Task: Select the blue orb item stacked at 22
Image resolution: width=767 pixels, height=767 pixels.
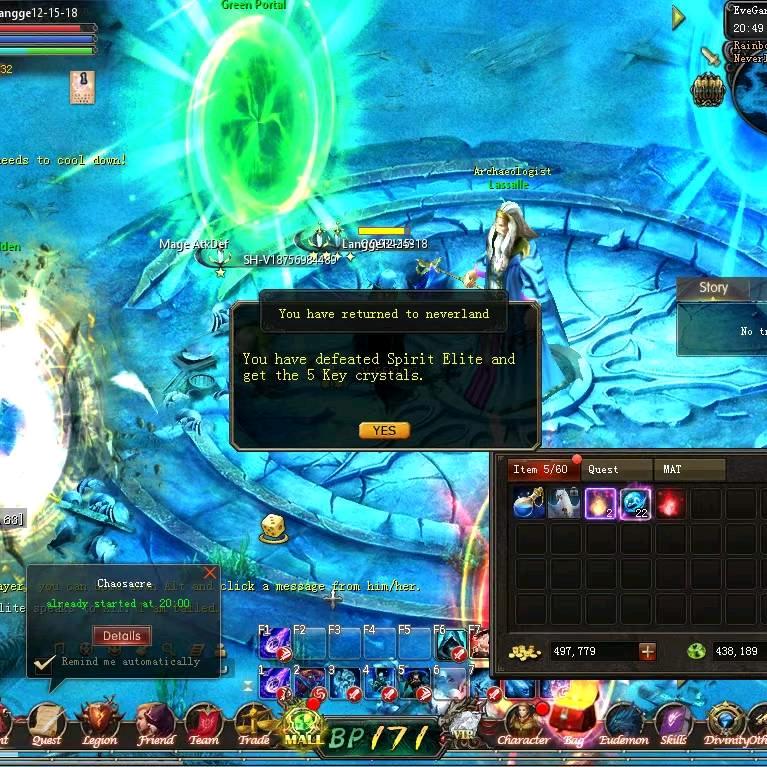Action: (x=635, y=503)
